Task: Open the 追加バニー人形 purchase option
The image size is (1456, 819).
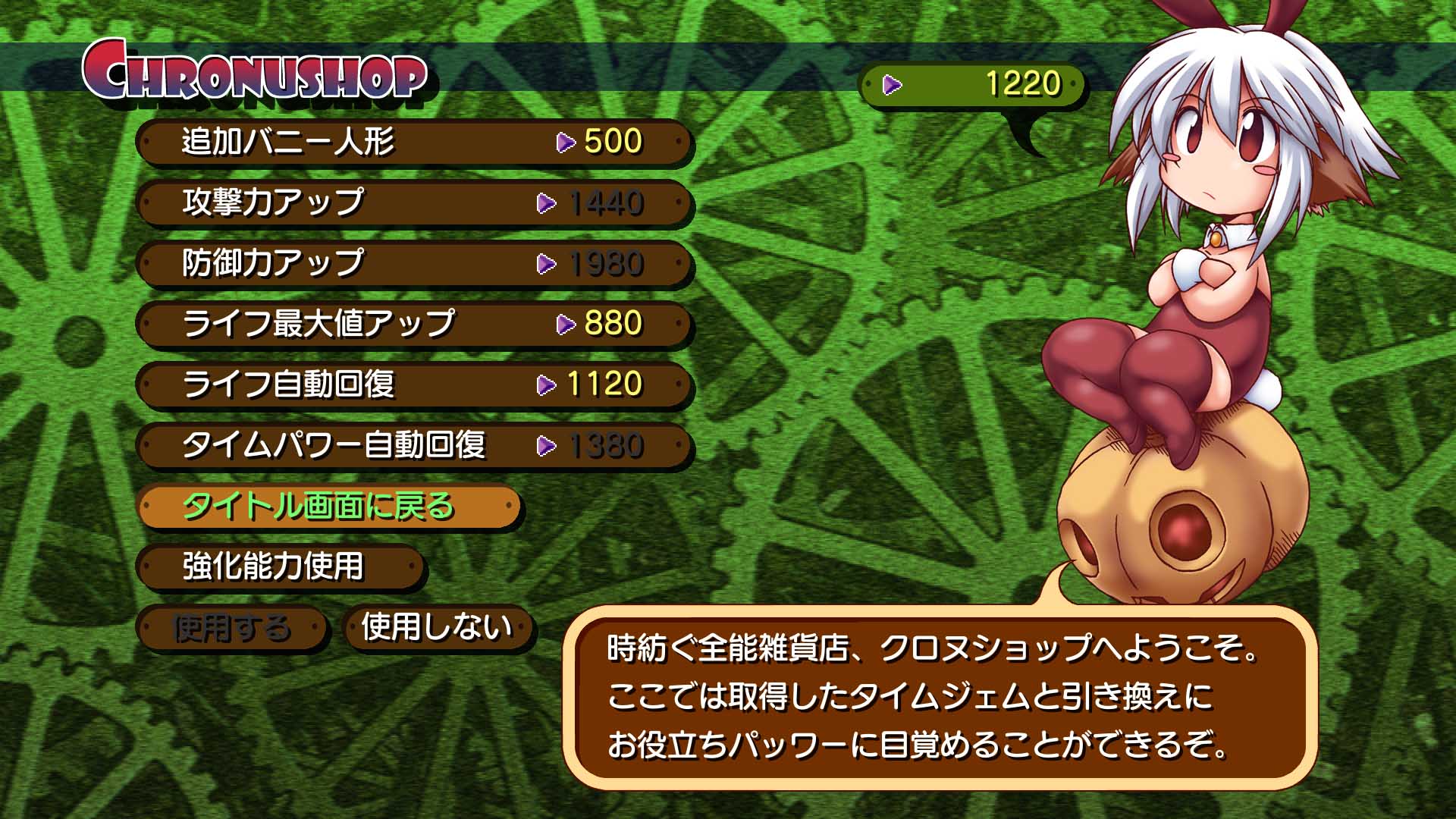Action: 303,141
